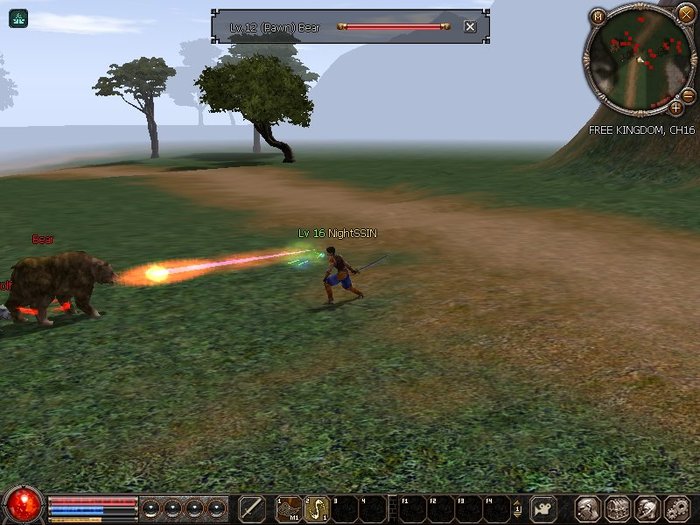
Task: Use the horse mount skill in slot 1
Action: (289, 508)
